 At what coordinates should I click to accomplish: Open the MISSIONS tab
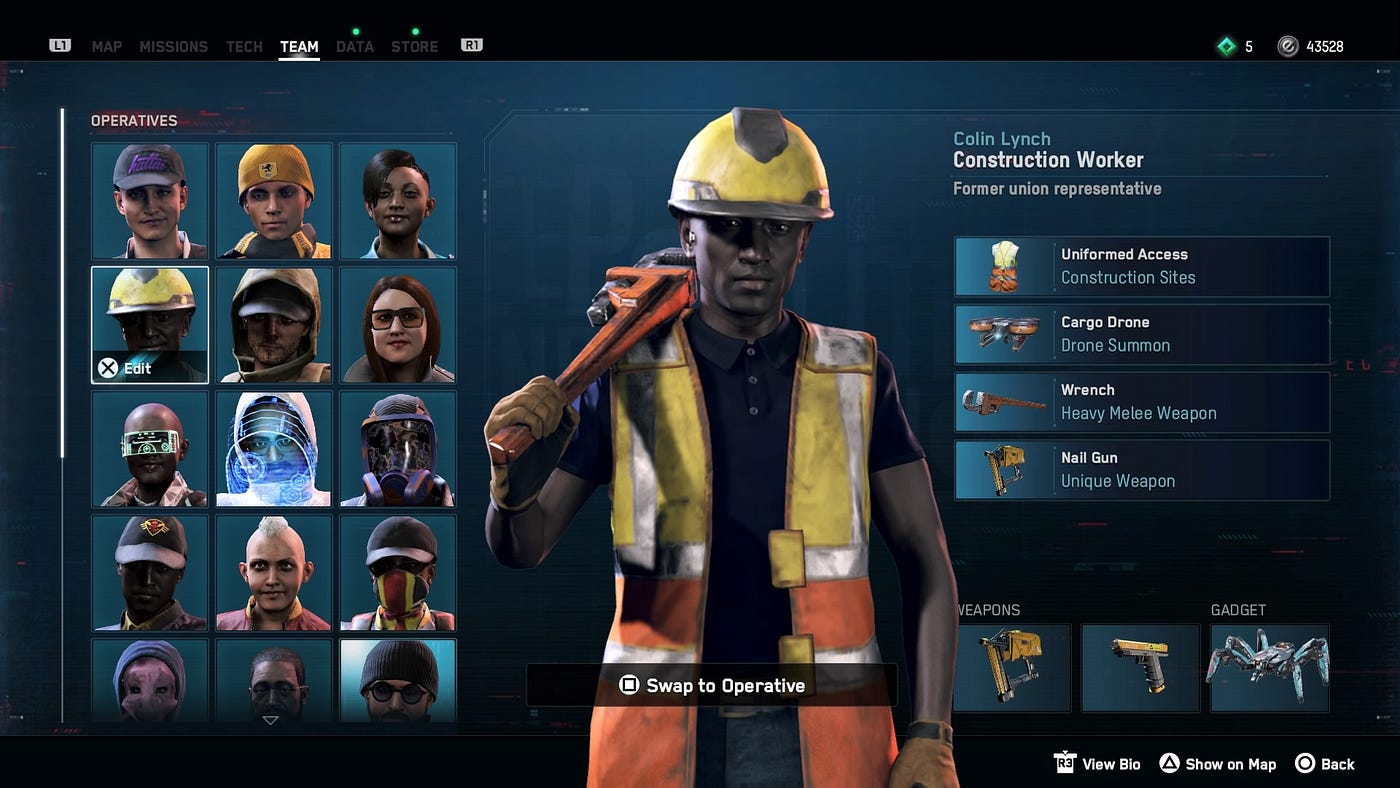pos(174,47)
